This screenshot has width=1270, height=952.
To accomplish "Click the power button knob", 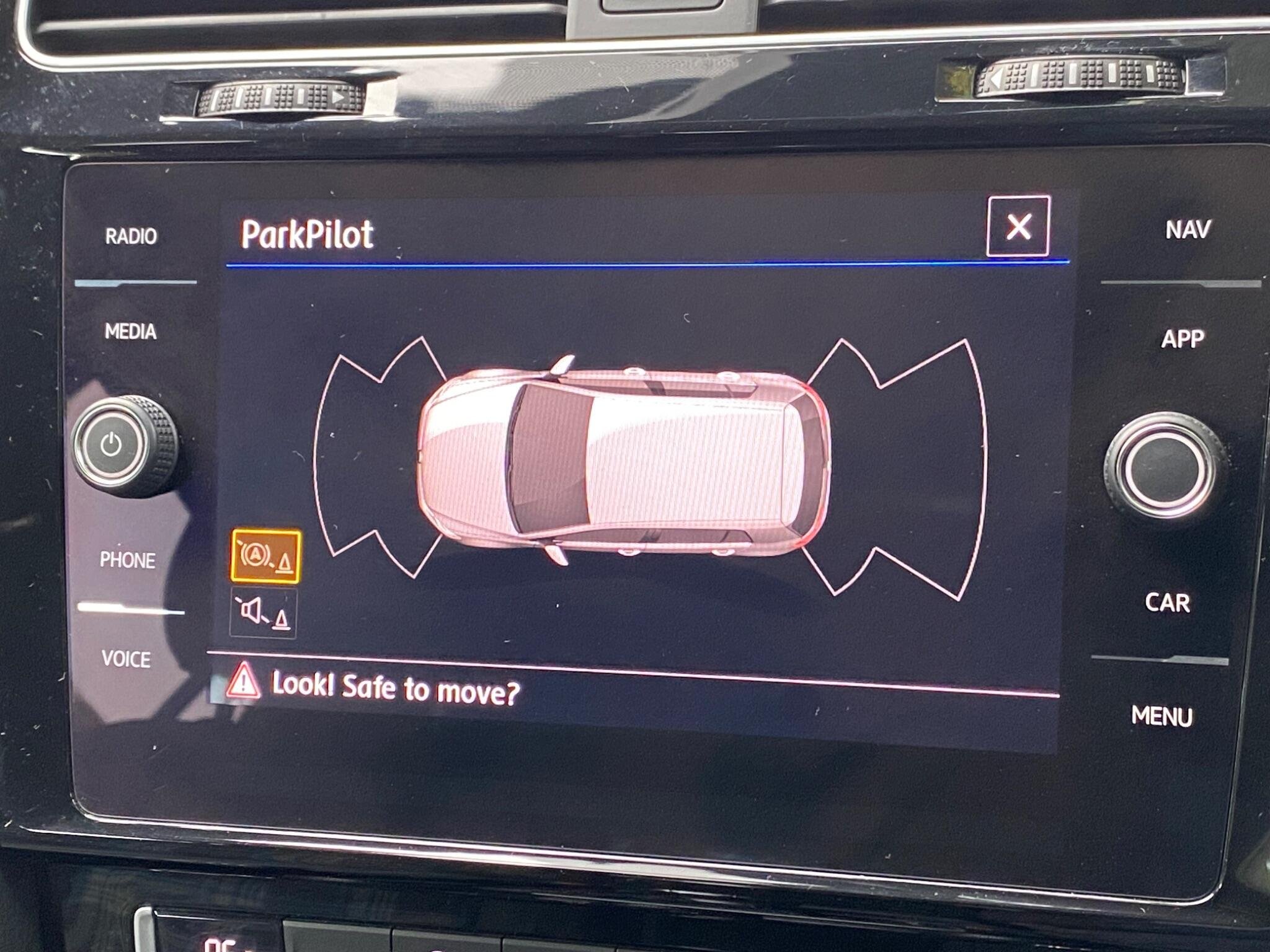I will (112, 444).
